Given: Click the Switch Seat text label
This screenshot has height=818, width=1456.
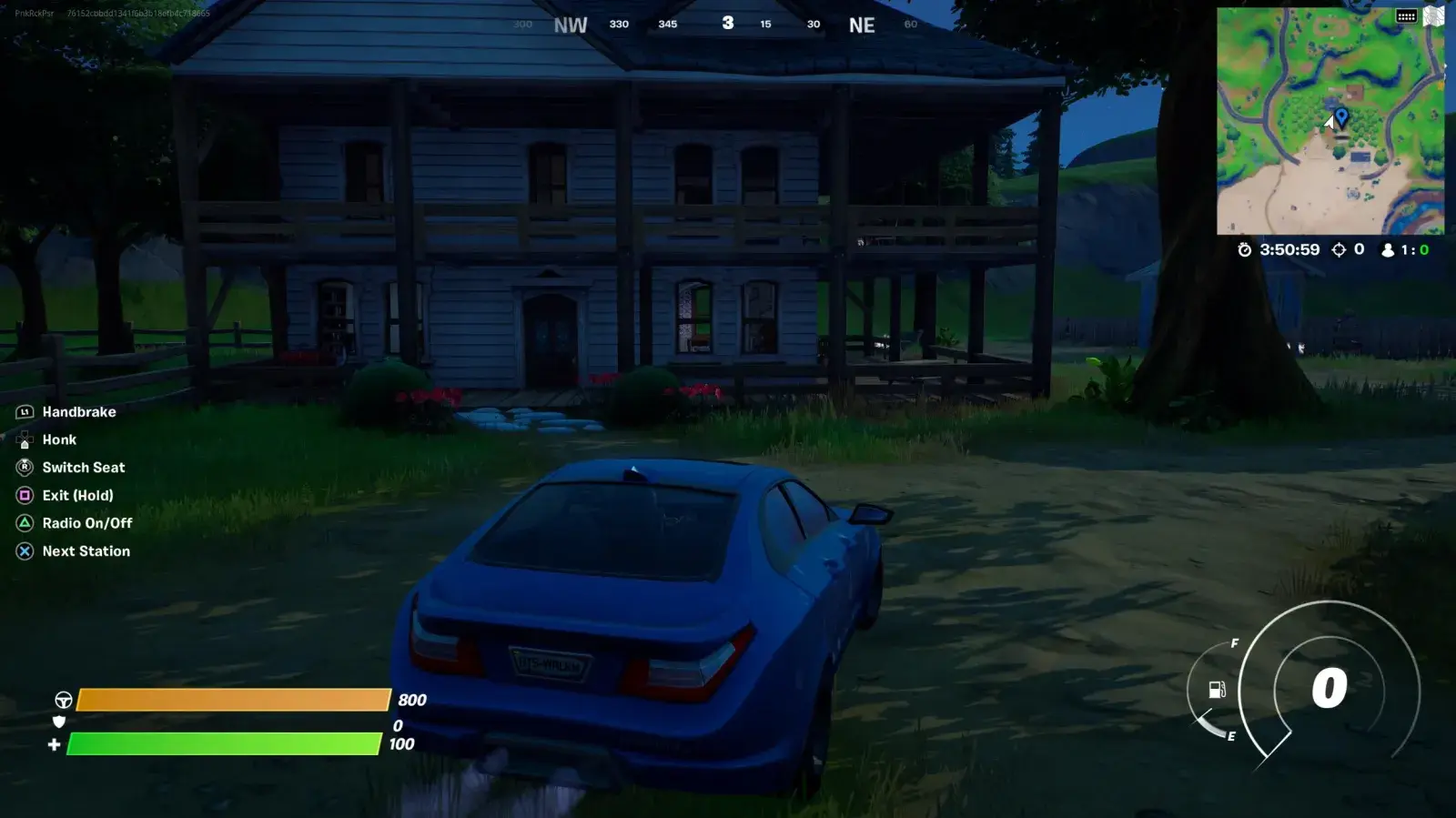Looking at the screenshot, I should 83,467.
